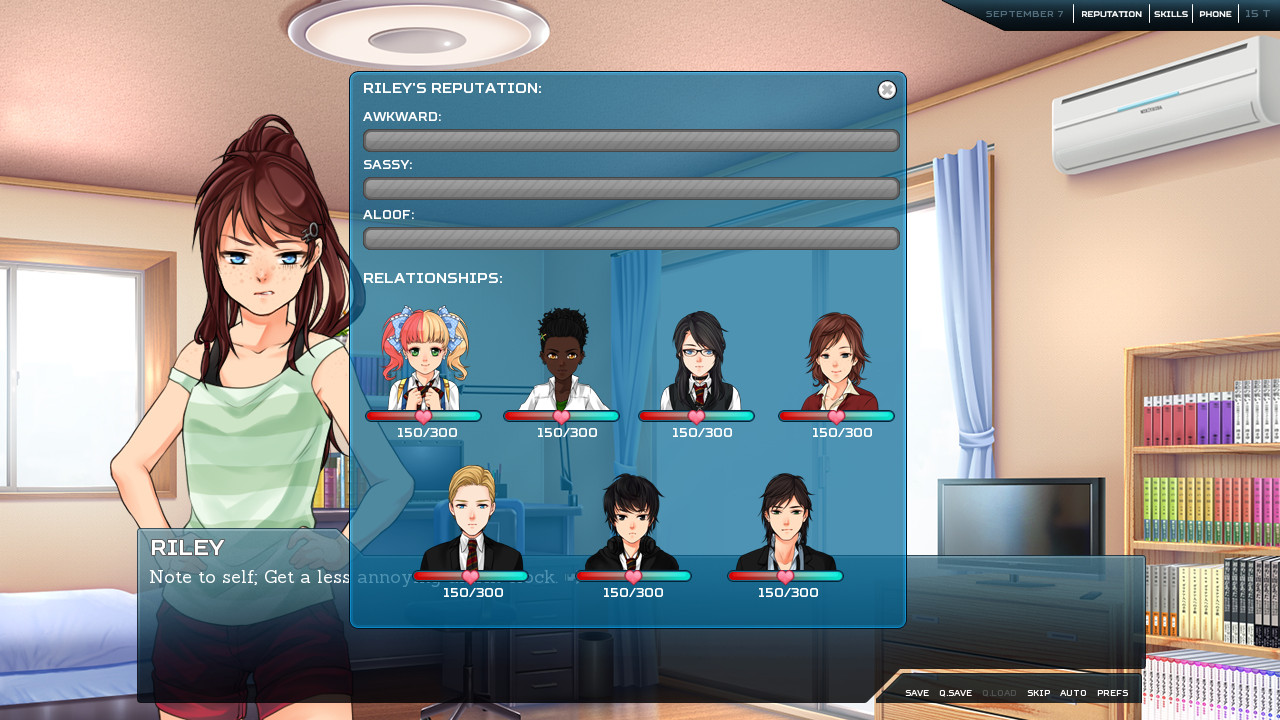Open the Prefs menu
1280x720 pixels.
click(1112, 693)
